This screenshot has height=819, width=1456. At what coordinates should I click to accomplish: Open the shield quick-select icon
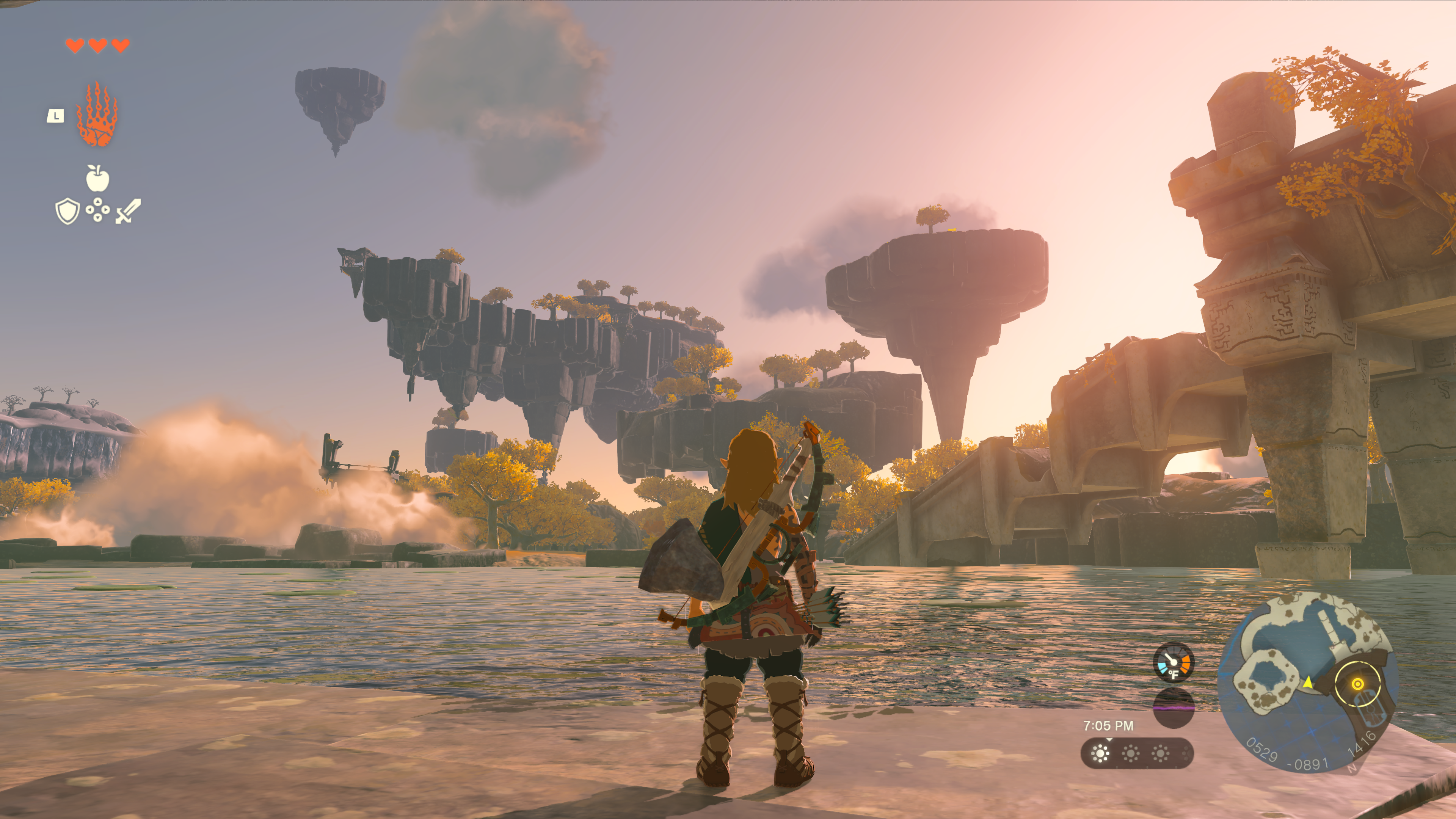pos(67,212)
